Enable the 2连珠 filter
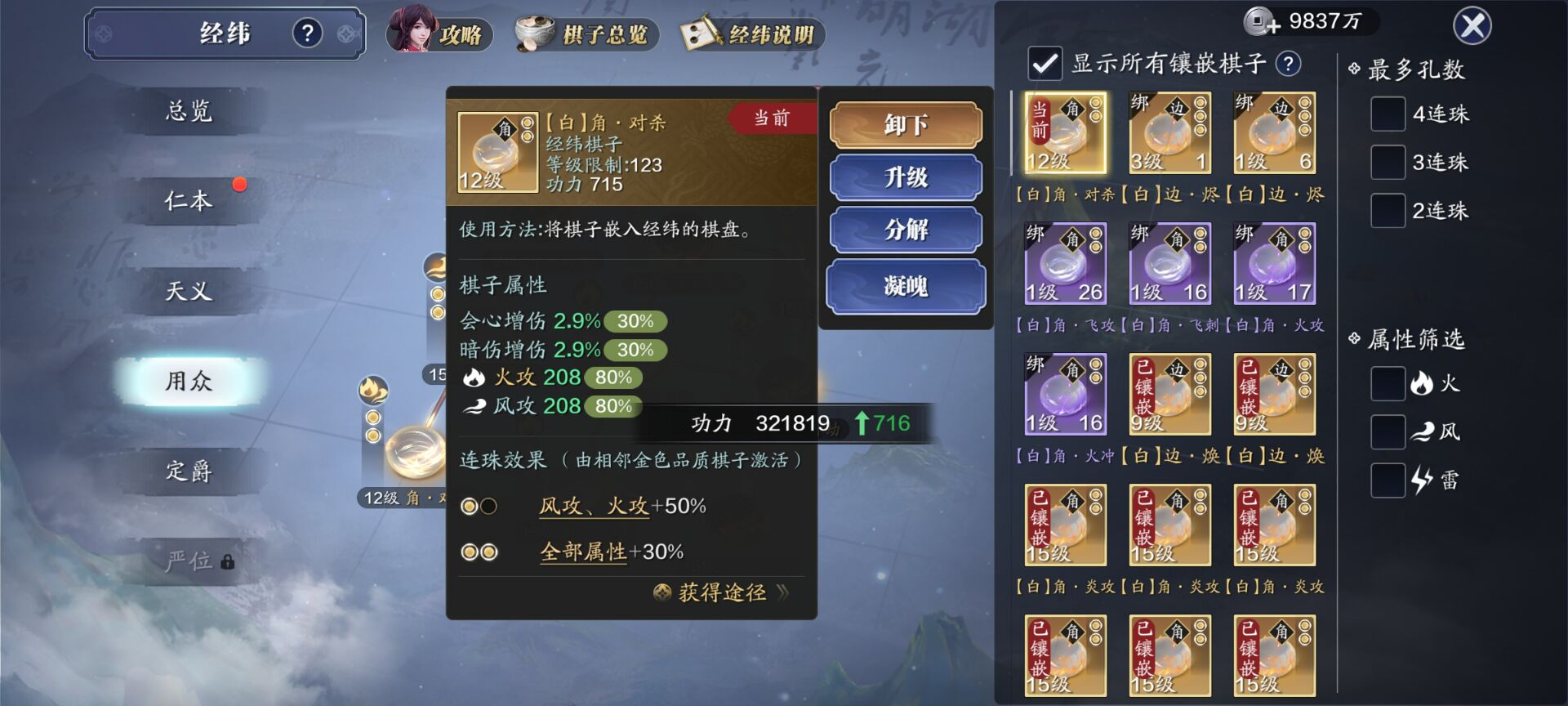The width and height of the screenshot is (1568, 706). 1388,211
